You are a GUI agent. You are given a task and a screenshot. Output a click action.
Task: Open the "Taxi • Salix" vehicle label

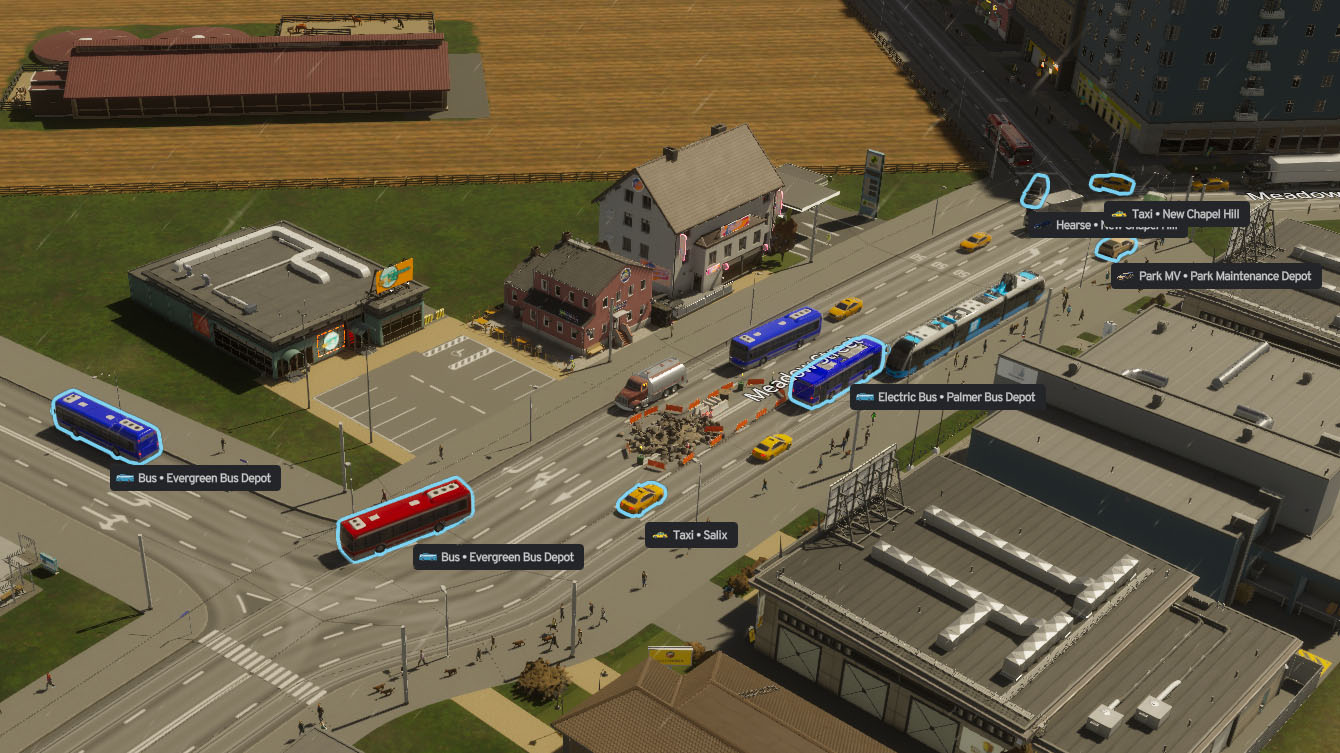pos(693,535)
